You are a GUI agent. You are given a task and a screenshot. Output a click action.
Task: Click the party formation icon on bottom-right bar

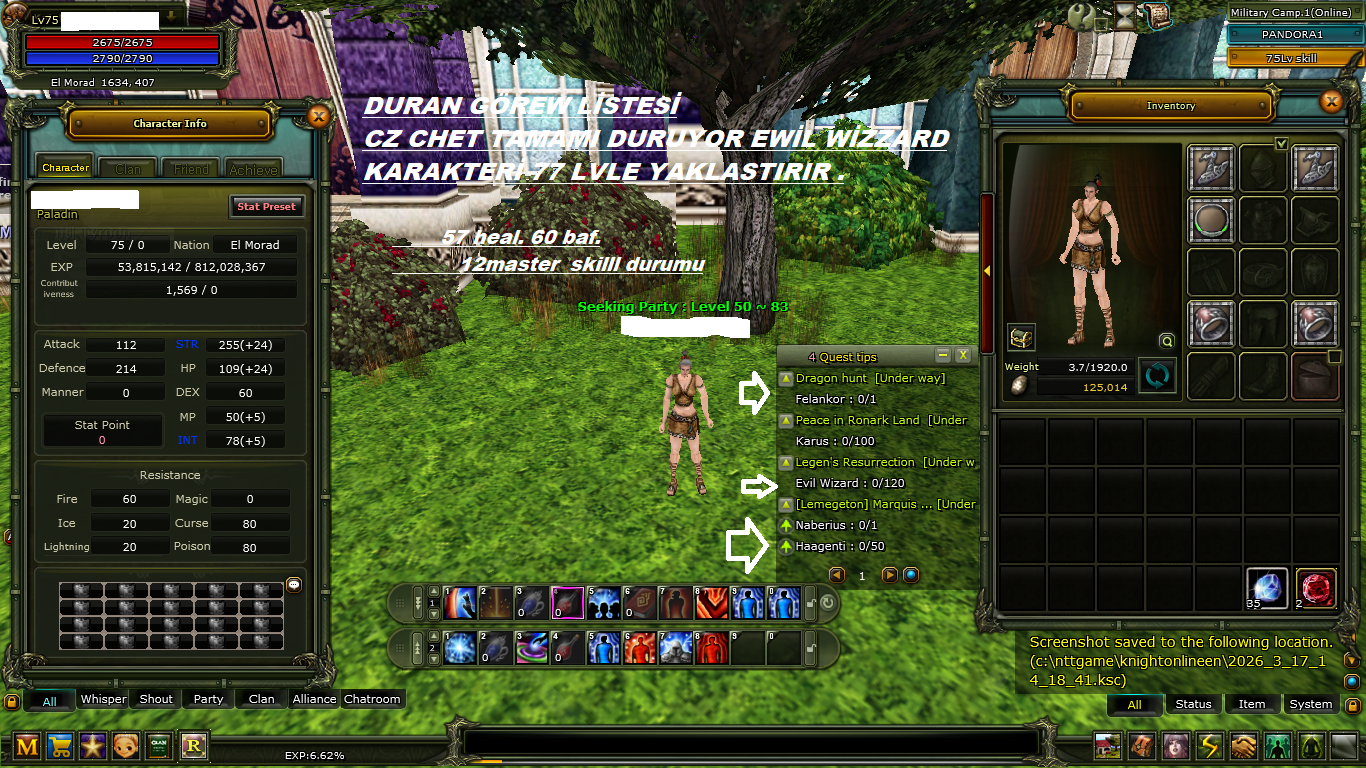[1279, 746]
